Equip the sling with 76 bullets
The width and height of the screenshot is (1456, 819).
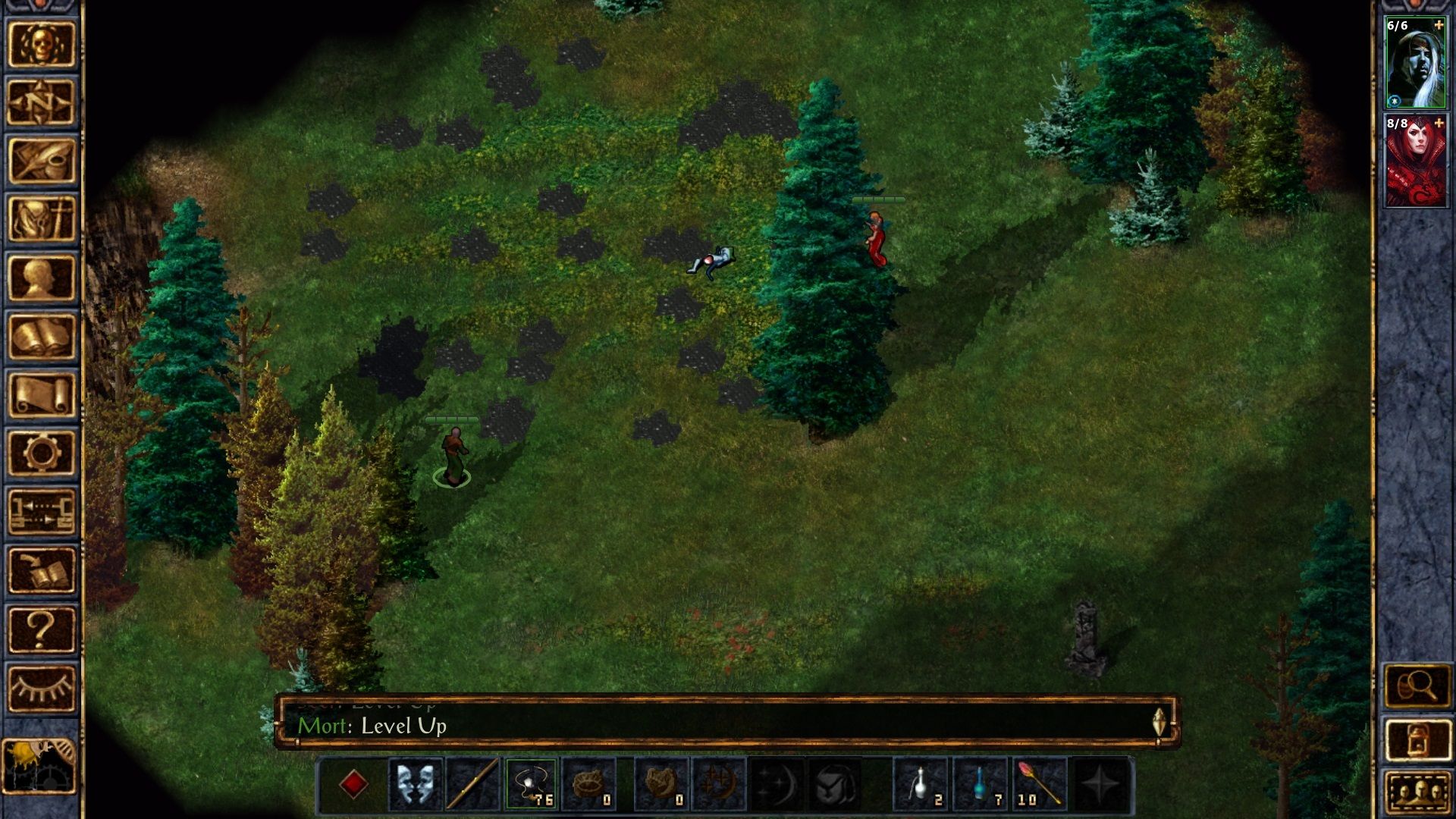(531, 784)
